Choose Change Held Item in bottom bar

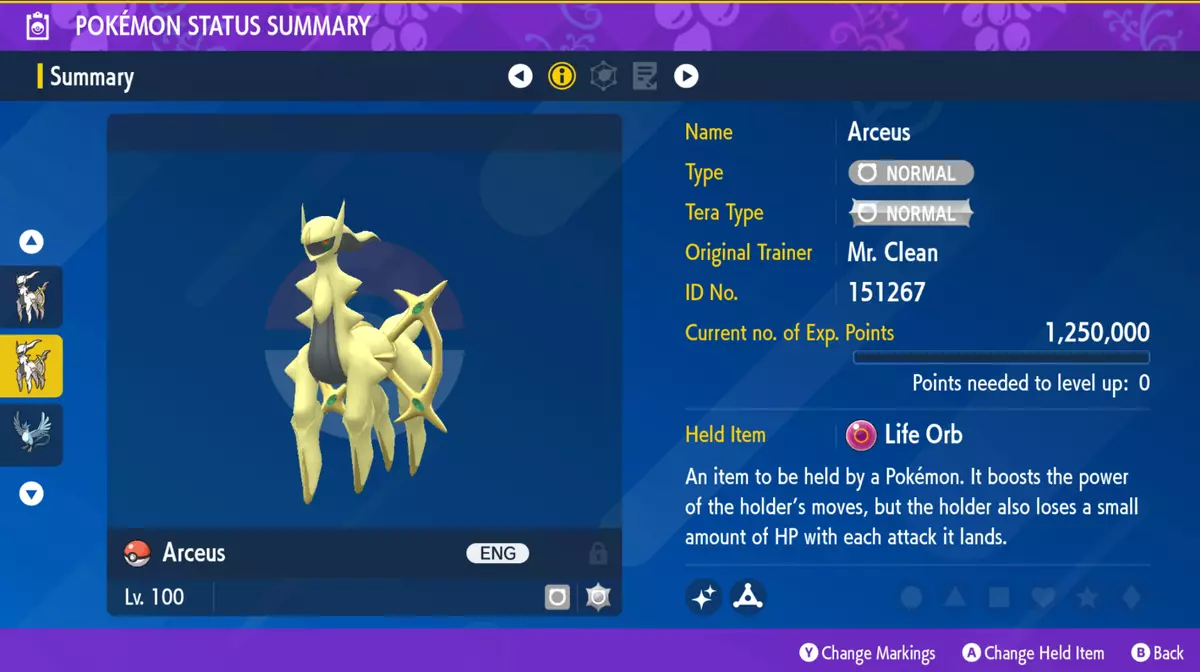click(x=1033, y=653)
